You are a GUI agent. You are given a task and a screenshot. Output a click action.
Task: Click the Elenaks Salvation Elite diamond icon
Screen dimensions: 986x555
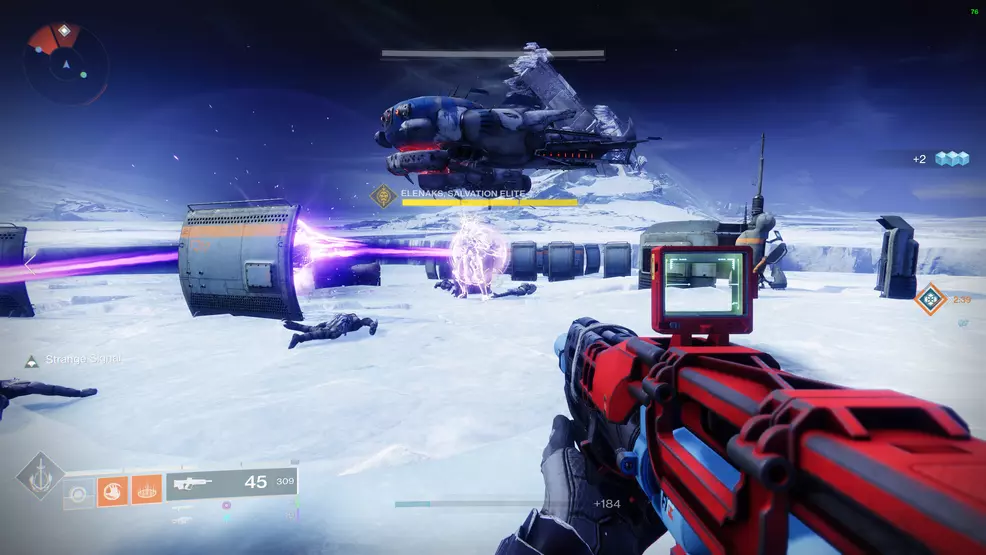[382, 196]
